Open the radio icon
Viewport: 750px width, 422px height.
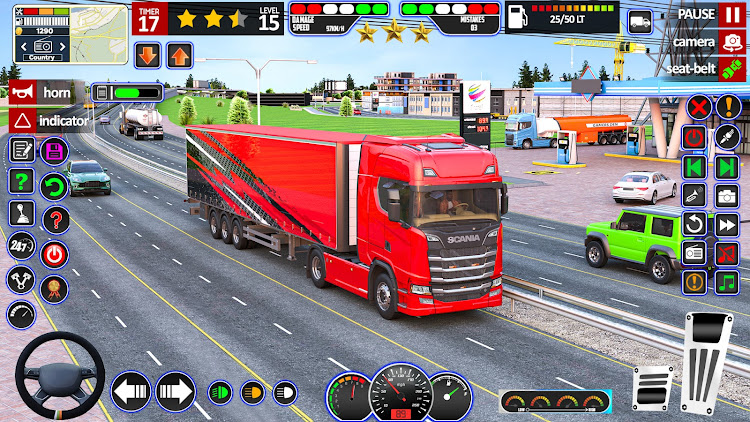pyautogui.click(x=694, y=252)
